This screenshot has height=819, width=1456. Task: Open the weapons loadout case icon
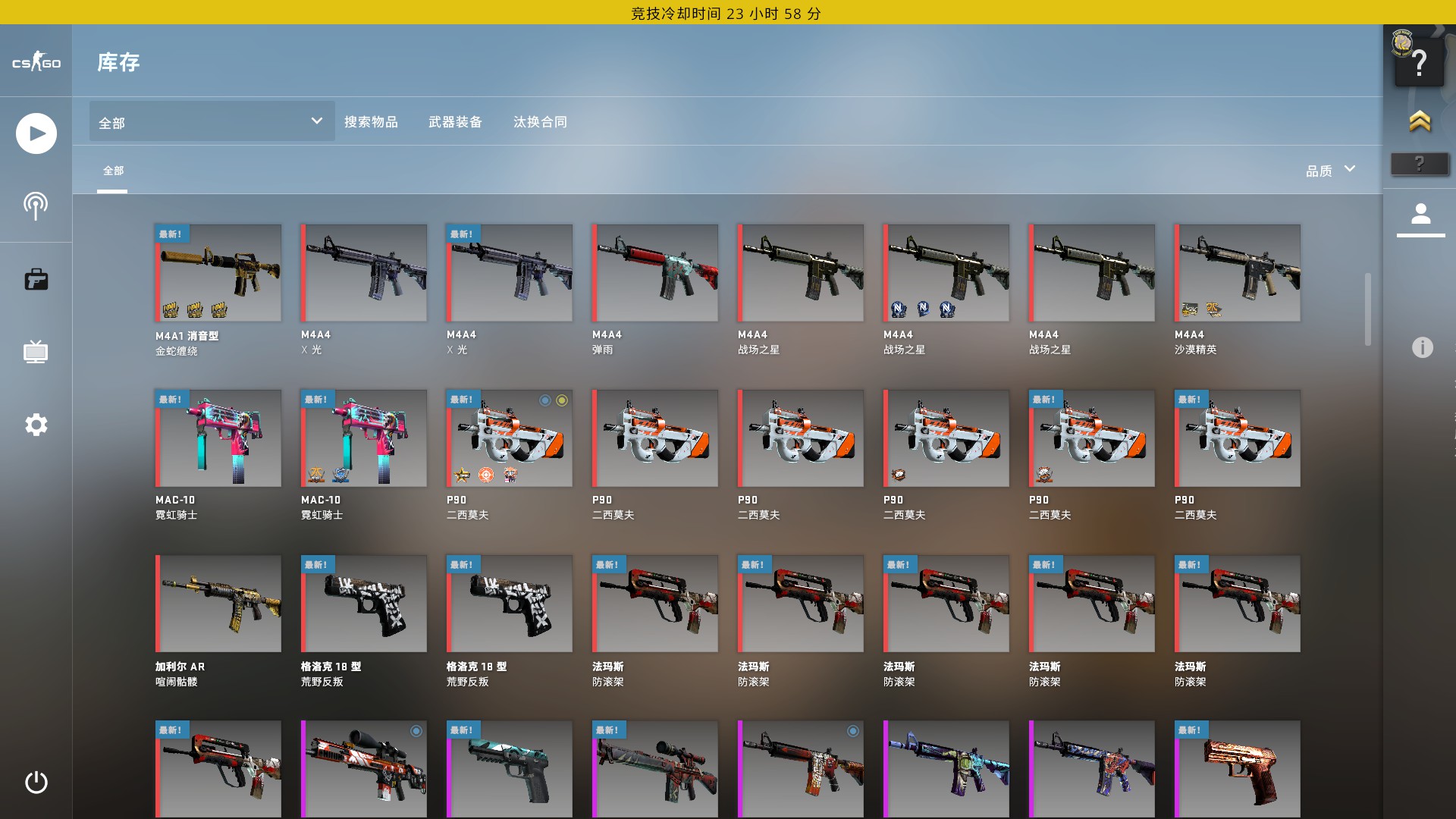pyautogui.click(x=36, y=279)
